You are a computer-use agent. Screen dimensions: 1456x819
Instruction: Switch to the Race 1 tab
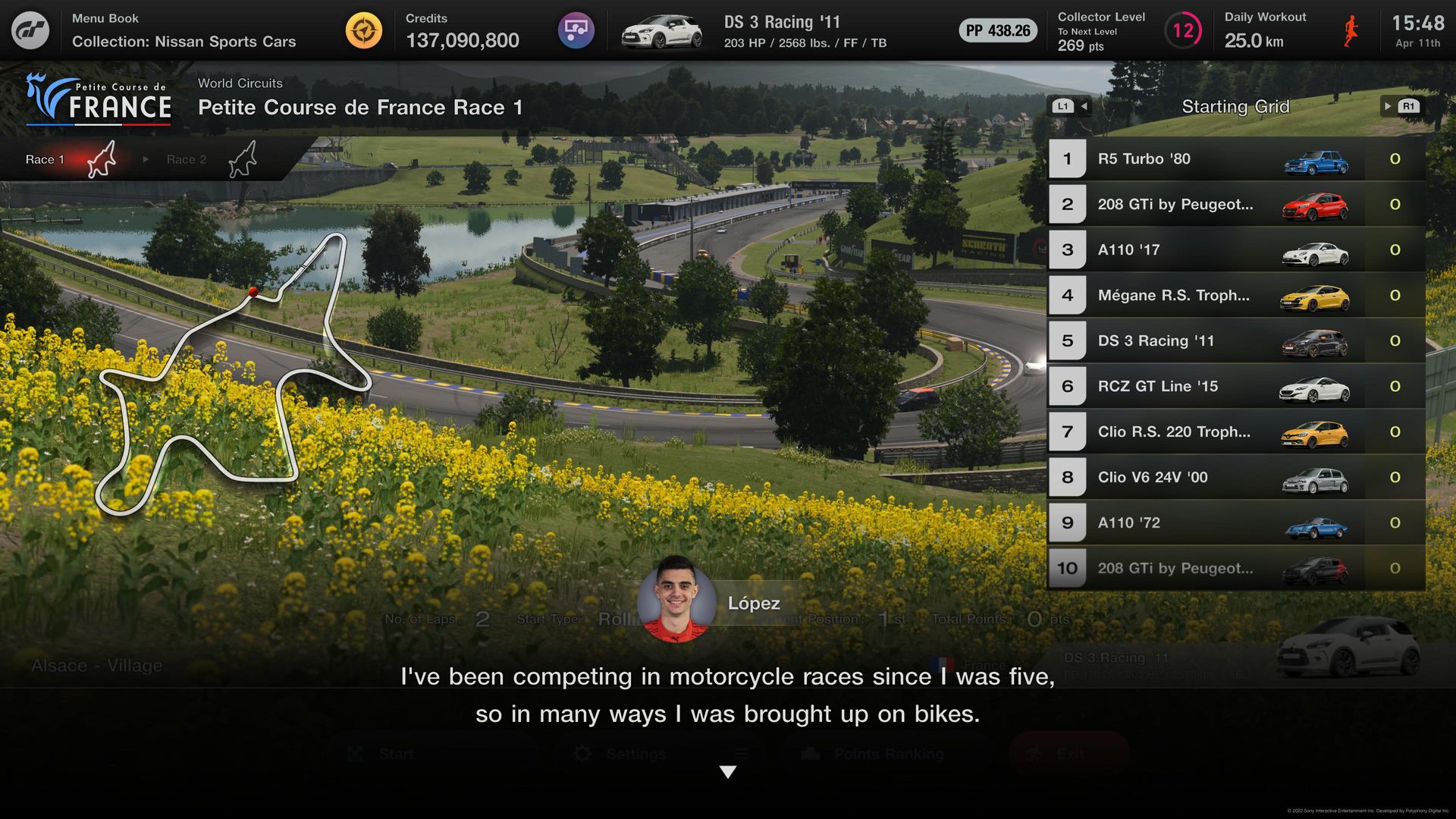pyautogui.click(x=70, y=159)
